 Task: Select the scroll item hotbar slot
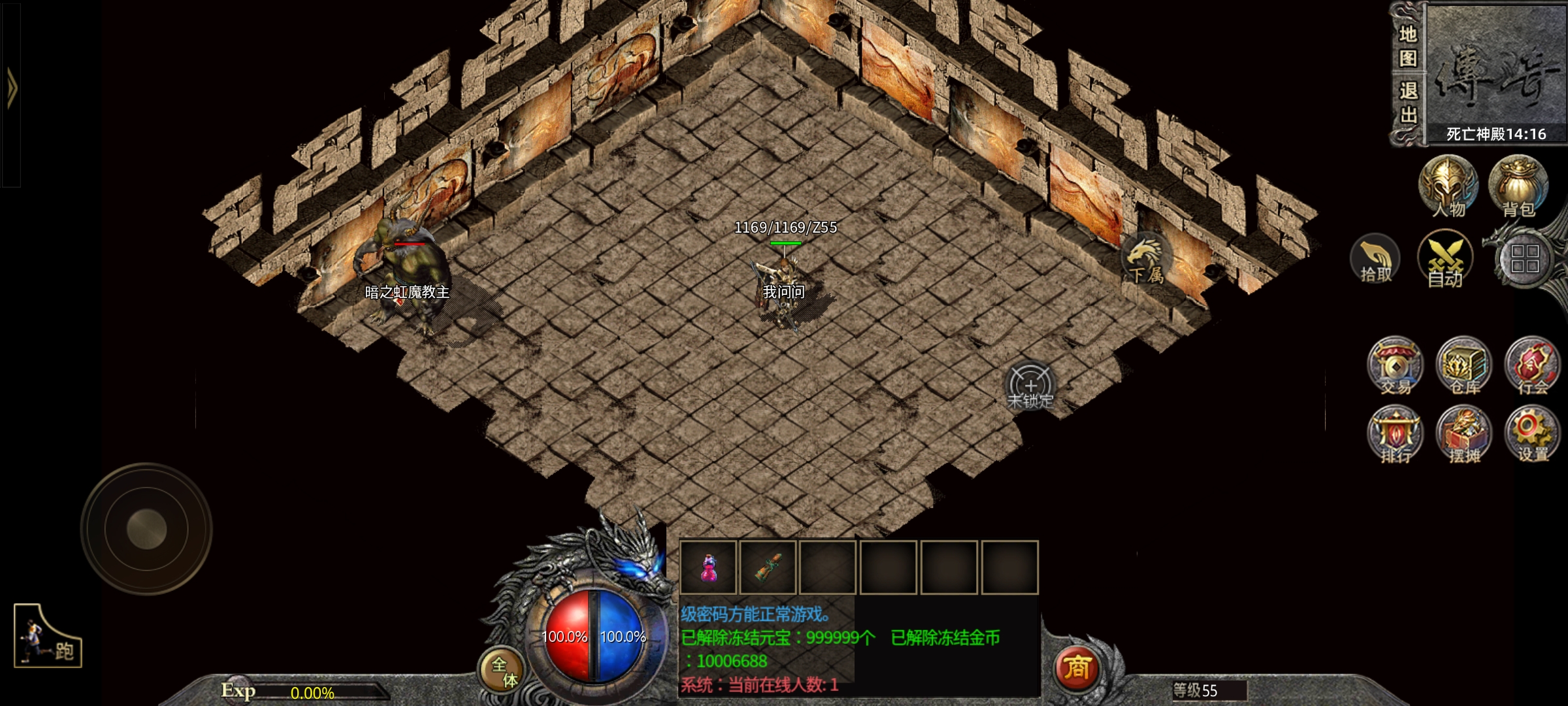[768, 567]
